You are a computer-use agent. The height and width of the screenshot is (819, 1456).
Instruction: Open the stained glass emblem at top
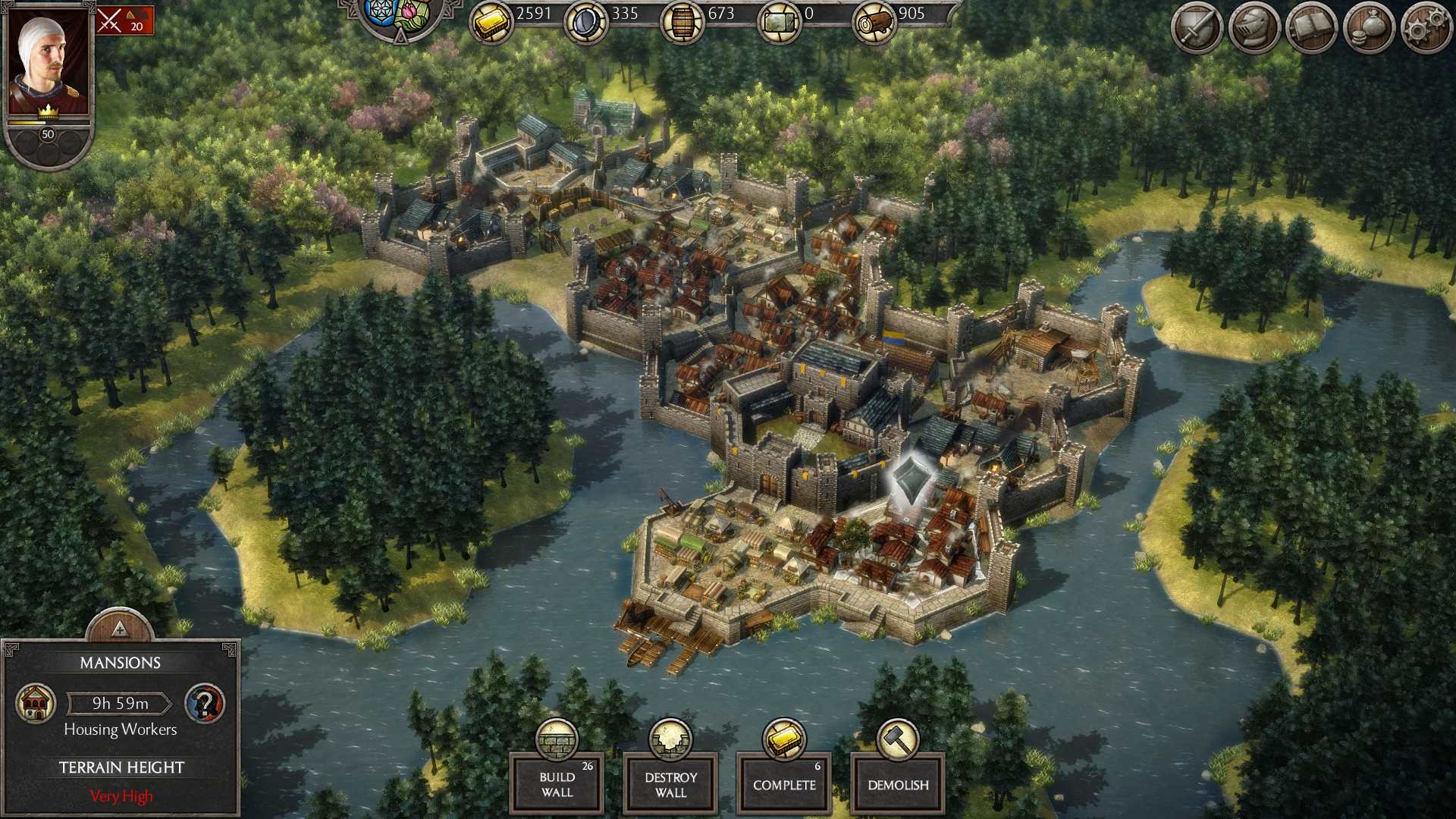[399, 14]
